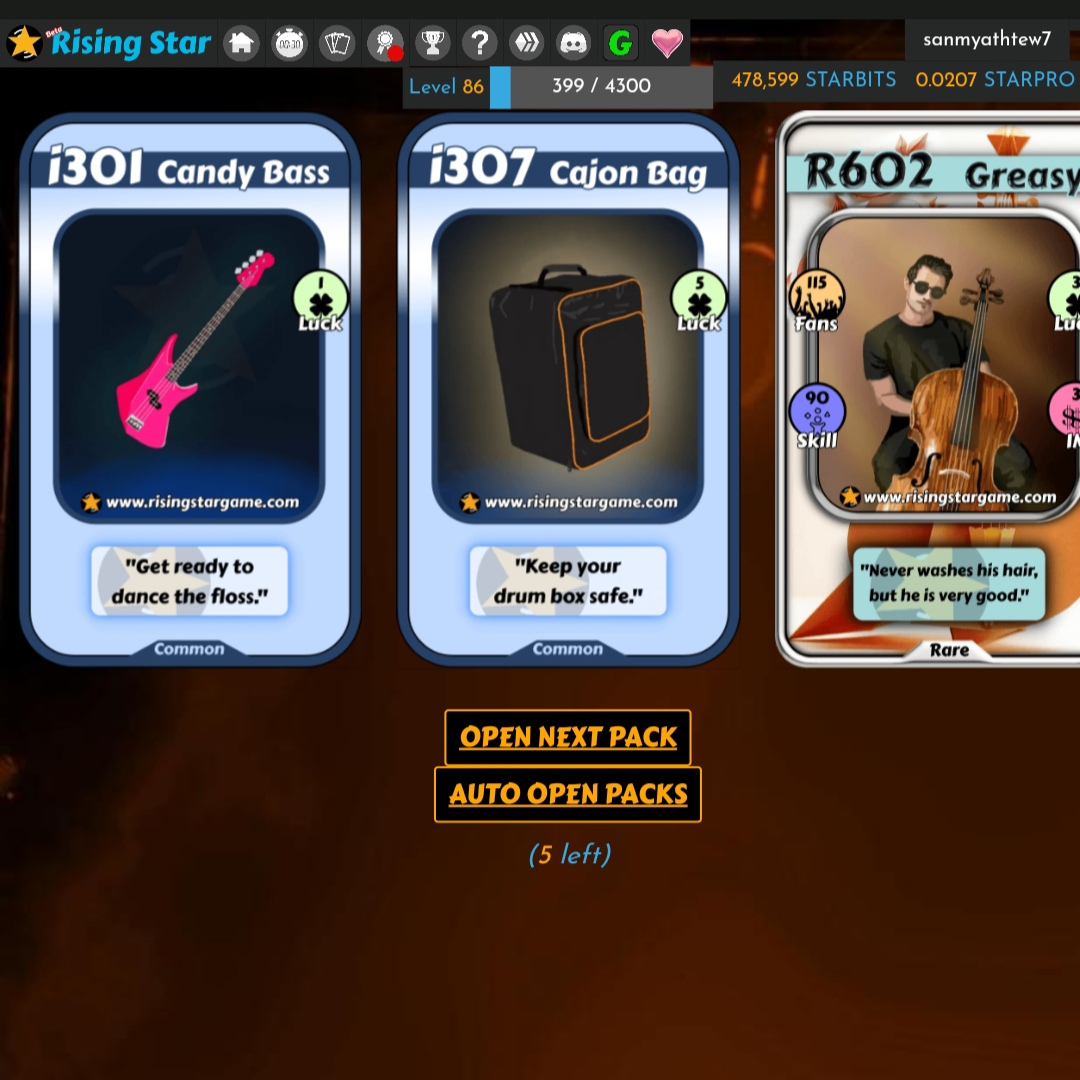Viewport: 1080px width, 1080px height.
Task: Open the question mark help icon
Action: 481,43
